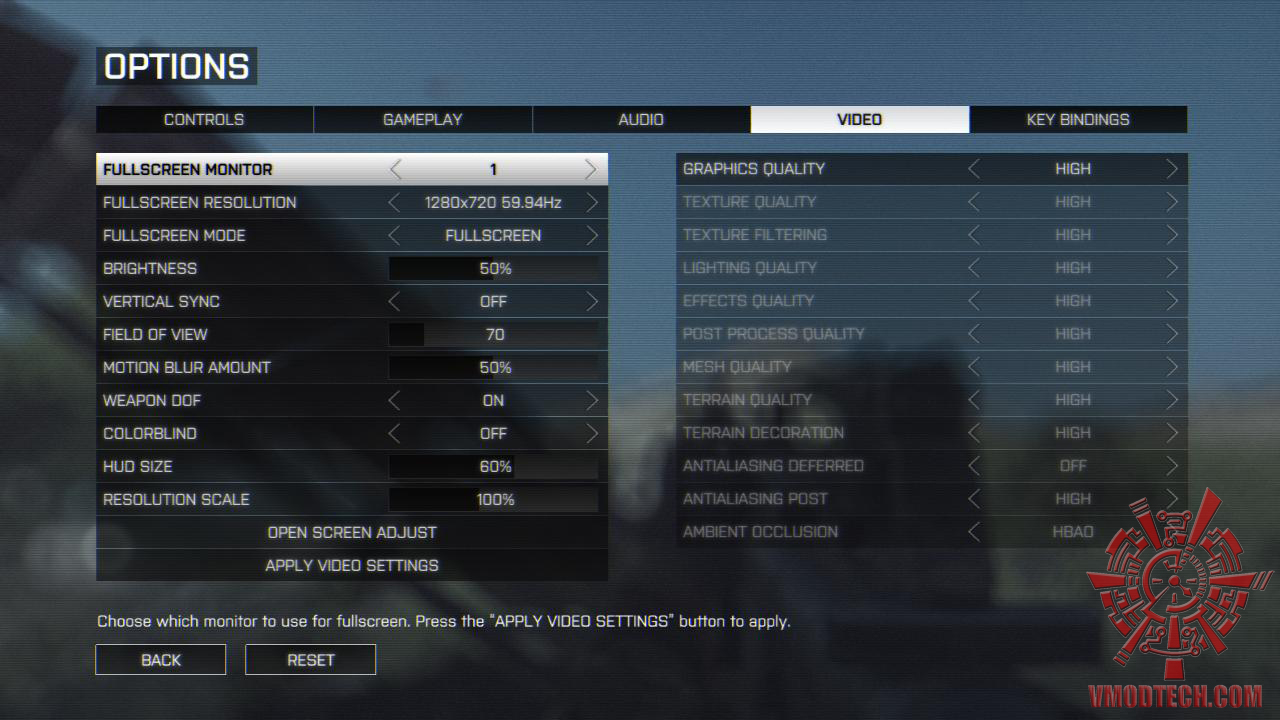This screenshot has height=720, width=1280.
Task: Toggle Weapon DOF using its left arrow
Action: (394, 401)
